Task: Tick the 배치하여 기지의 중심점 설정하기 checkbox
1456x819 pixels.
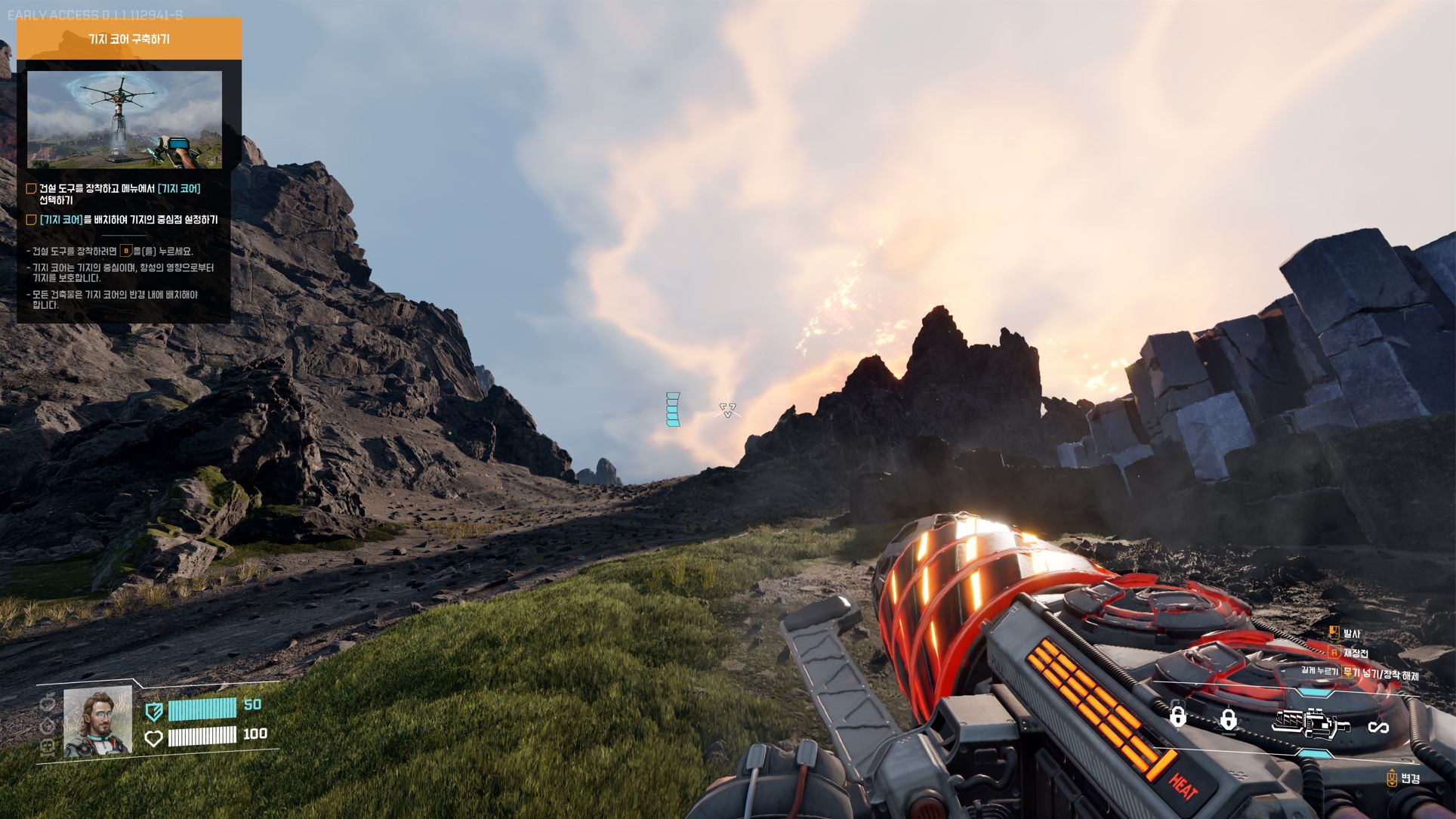Action: (x=32, y=220)
